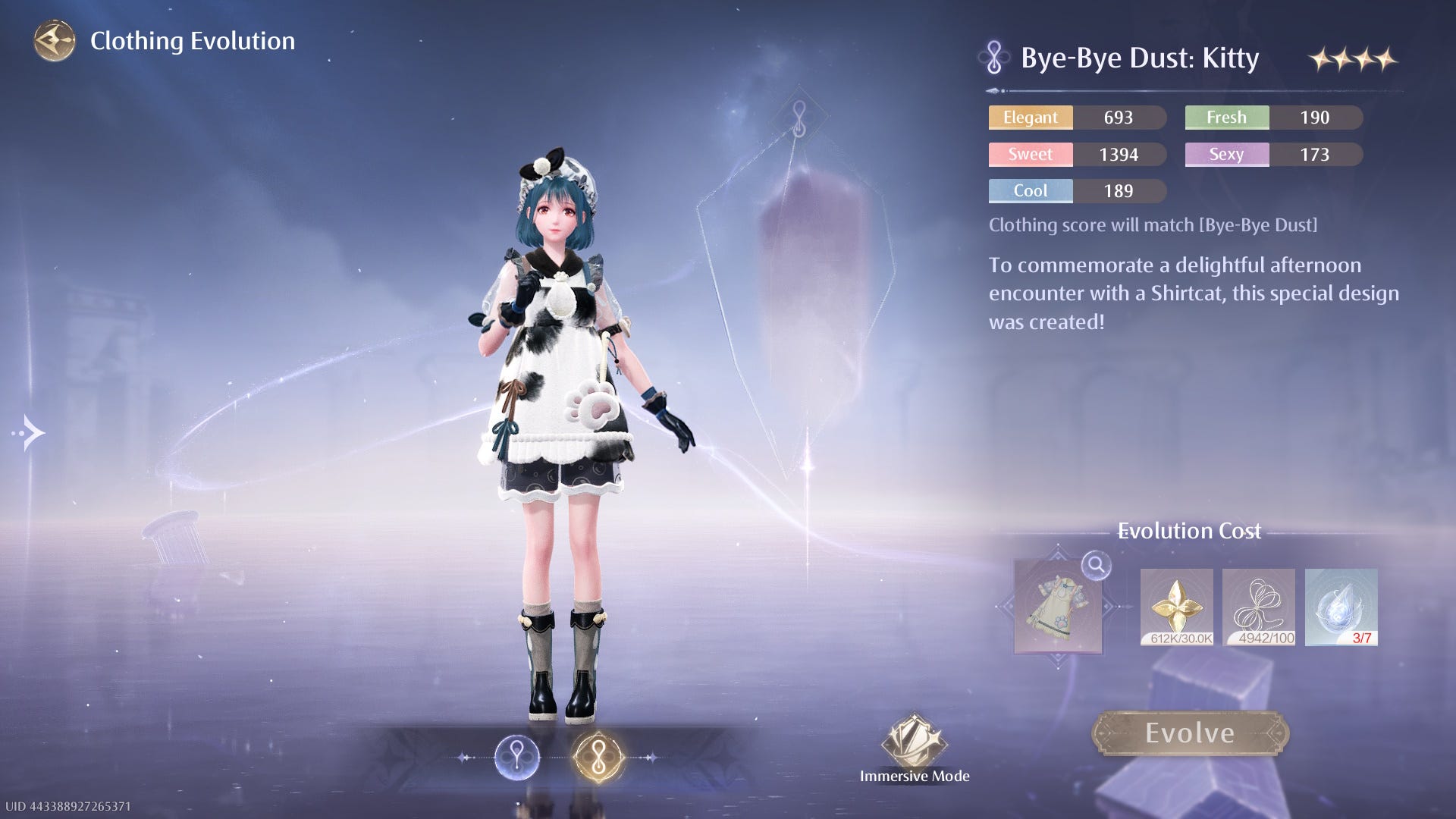Go back from Clothing Evolution screen
Viewport: 1456px width, 819px height.
[55, 41]
